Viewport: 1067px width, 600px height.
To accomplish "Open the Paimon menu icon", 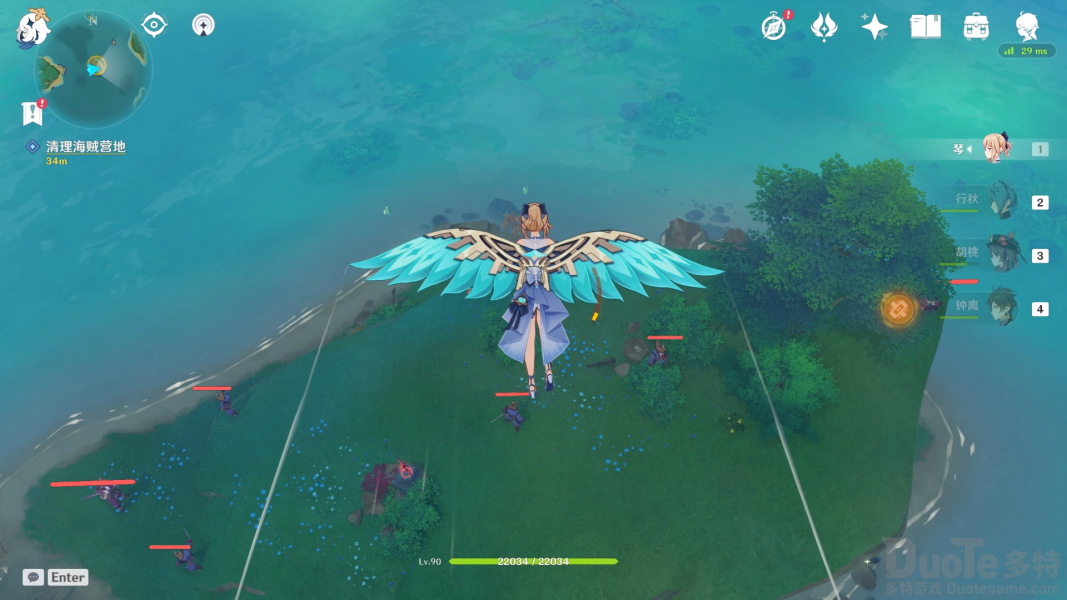I will (x=31, y=28).
